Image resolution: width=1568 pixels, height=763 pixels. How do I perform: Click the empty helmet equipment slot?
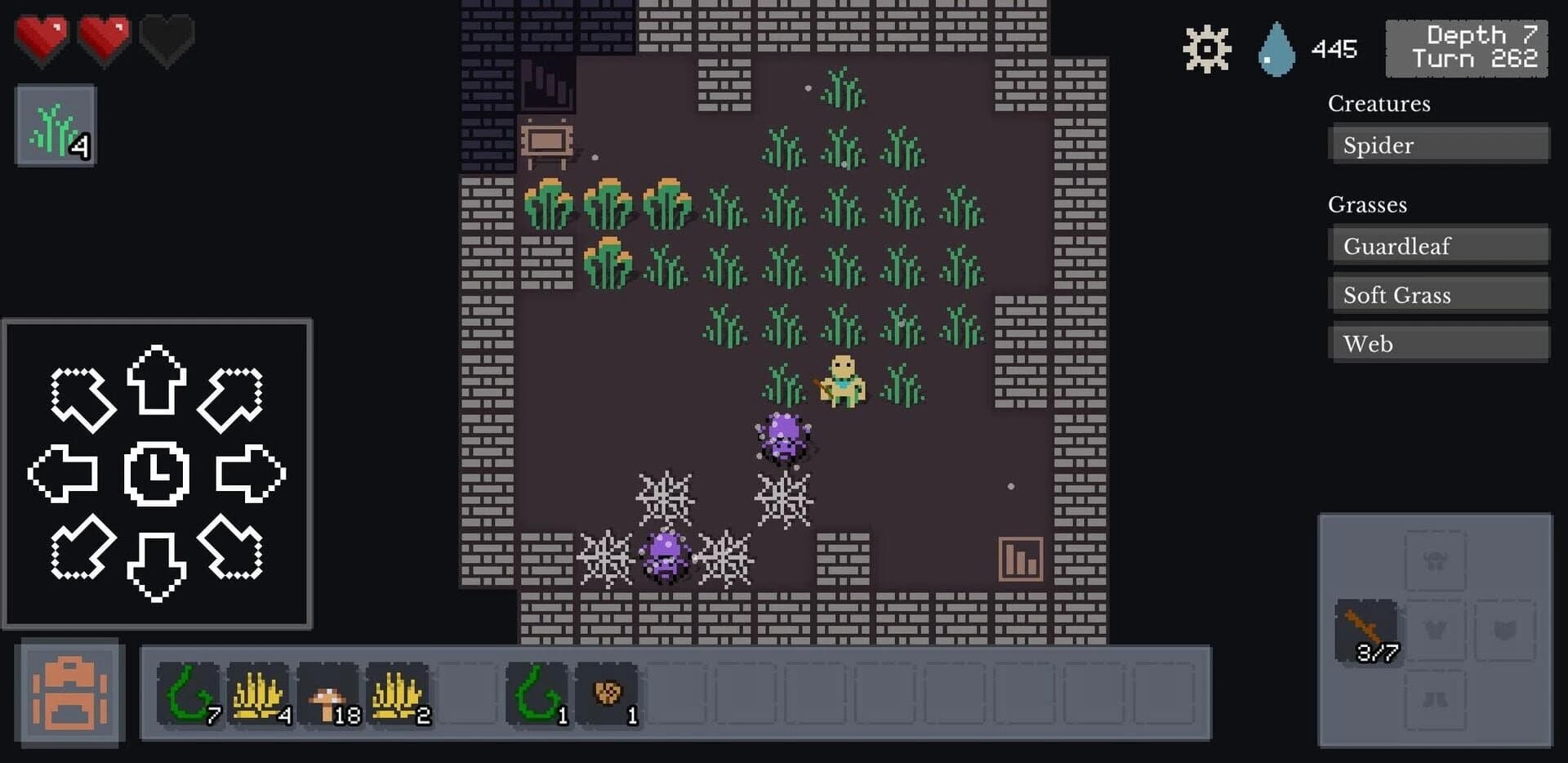pyautogui.click(x=1436, y=560)
